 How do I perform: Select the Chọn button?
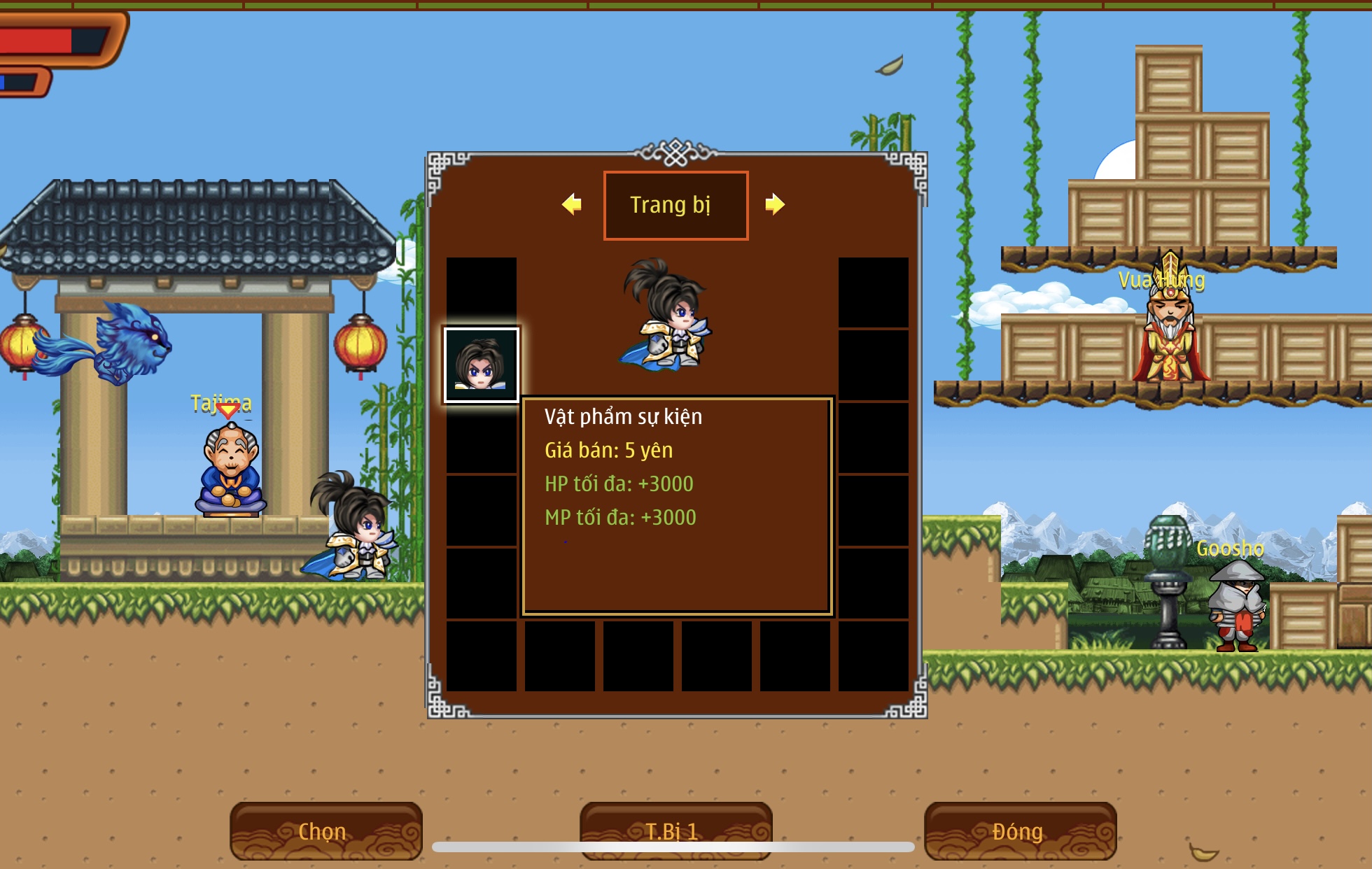point(325,831)
